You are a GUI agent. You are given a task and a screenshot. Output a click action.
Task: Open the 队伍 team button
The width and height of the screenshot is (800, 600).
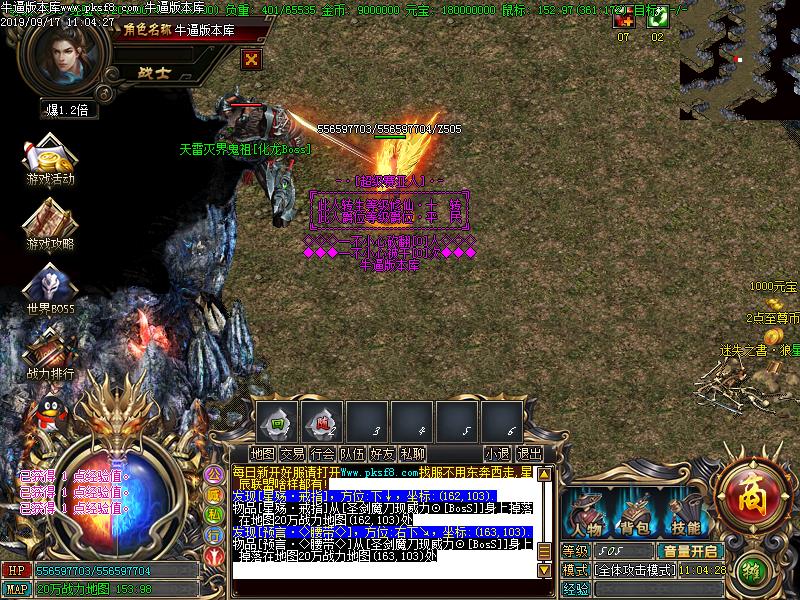[353, 454]
